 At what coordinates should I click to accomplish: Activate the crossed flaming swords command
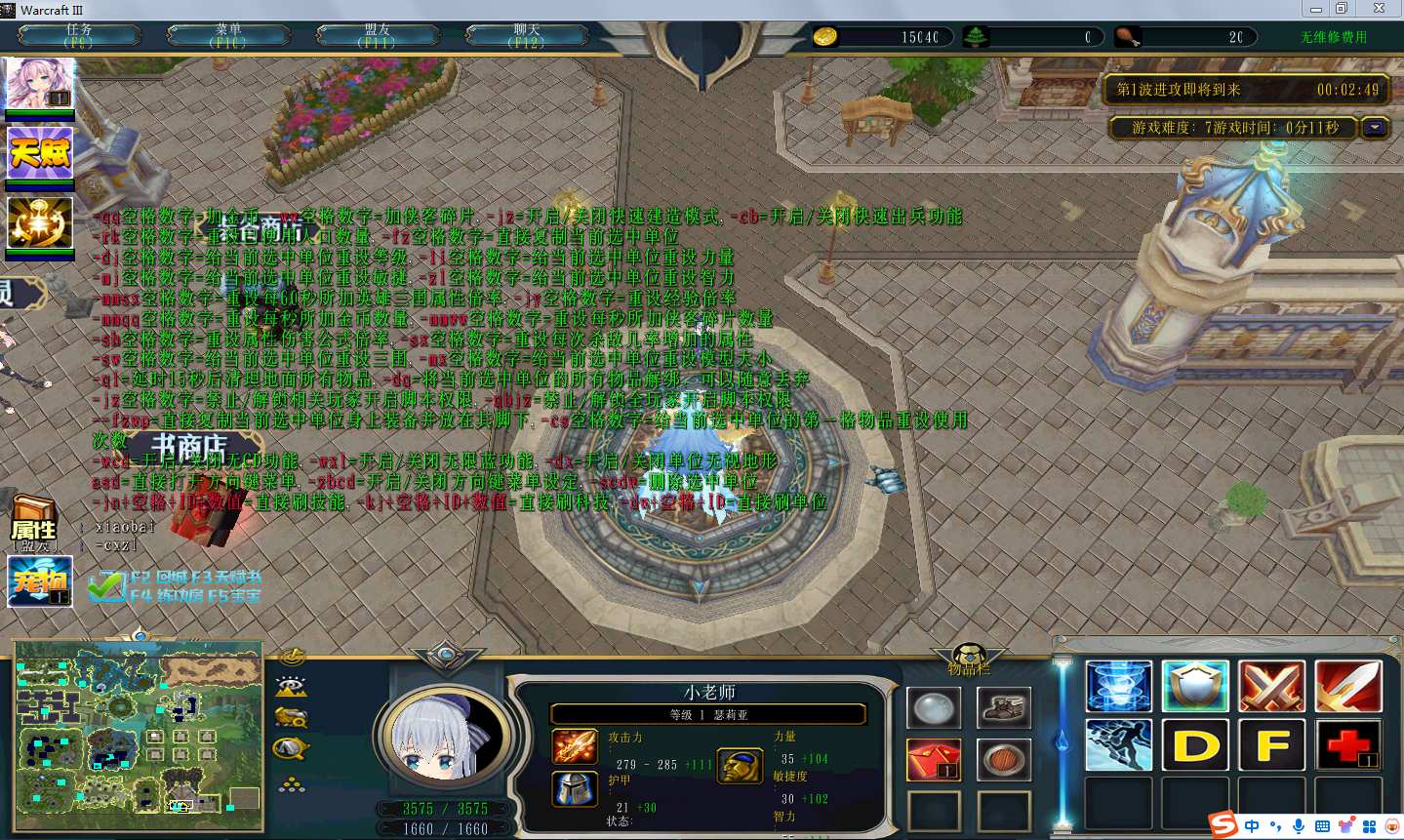click(x=1271, y=685)
